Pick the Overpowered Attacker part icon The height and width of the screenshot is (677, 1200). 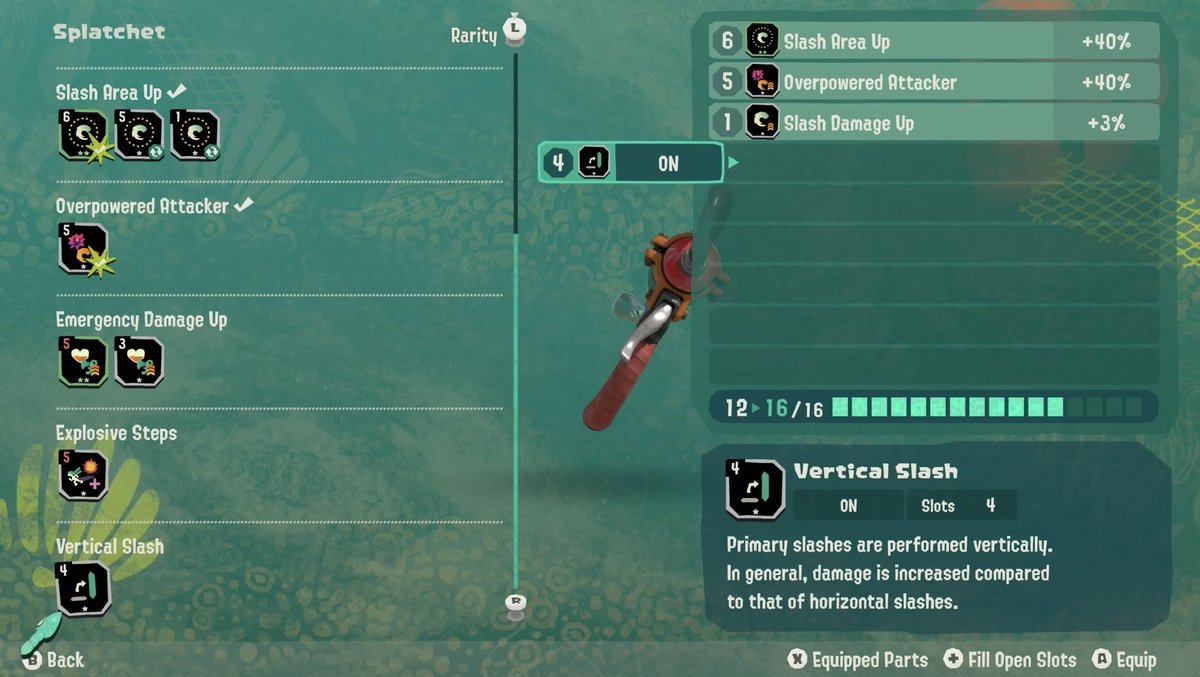click(x=84, y=249)
